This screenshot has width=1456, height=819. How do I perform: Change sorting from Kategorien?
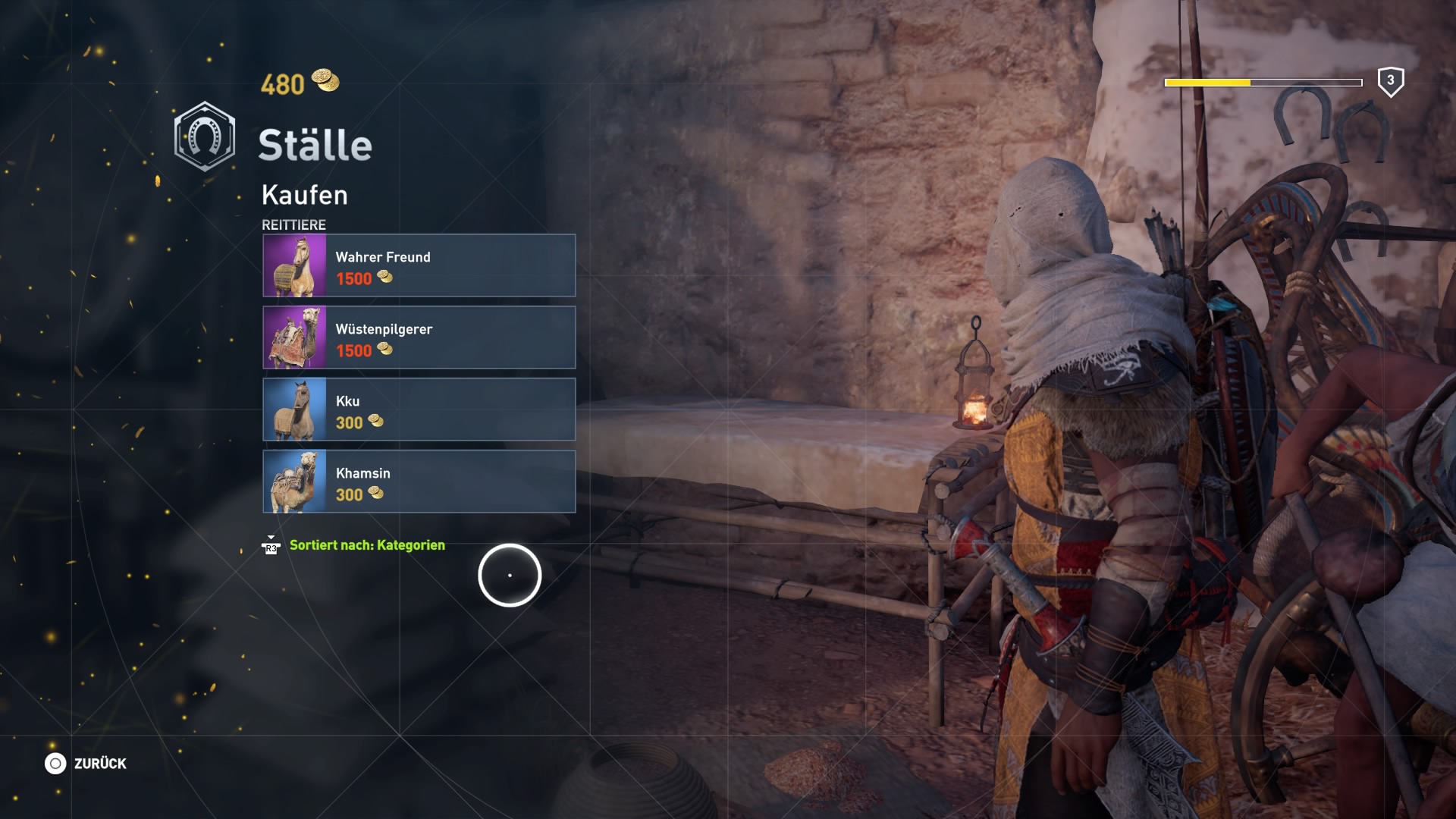pyautogui.click(x=366, y=545)
